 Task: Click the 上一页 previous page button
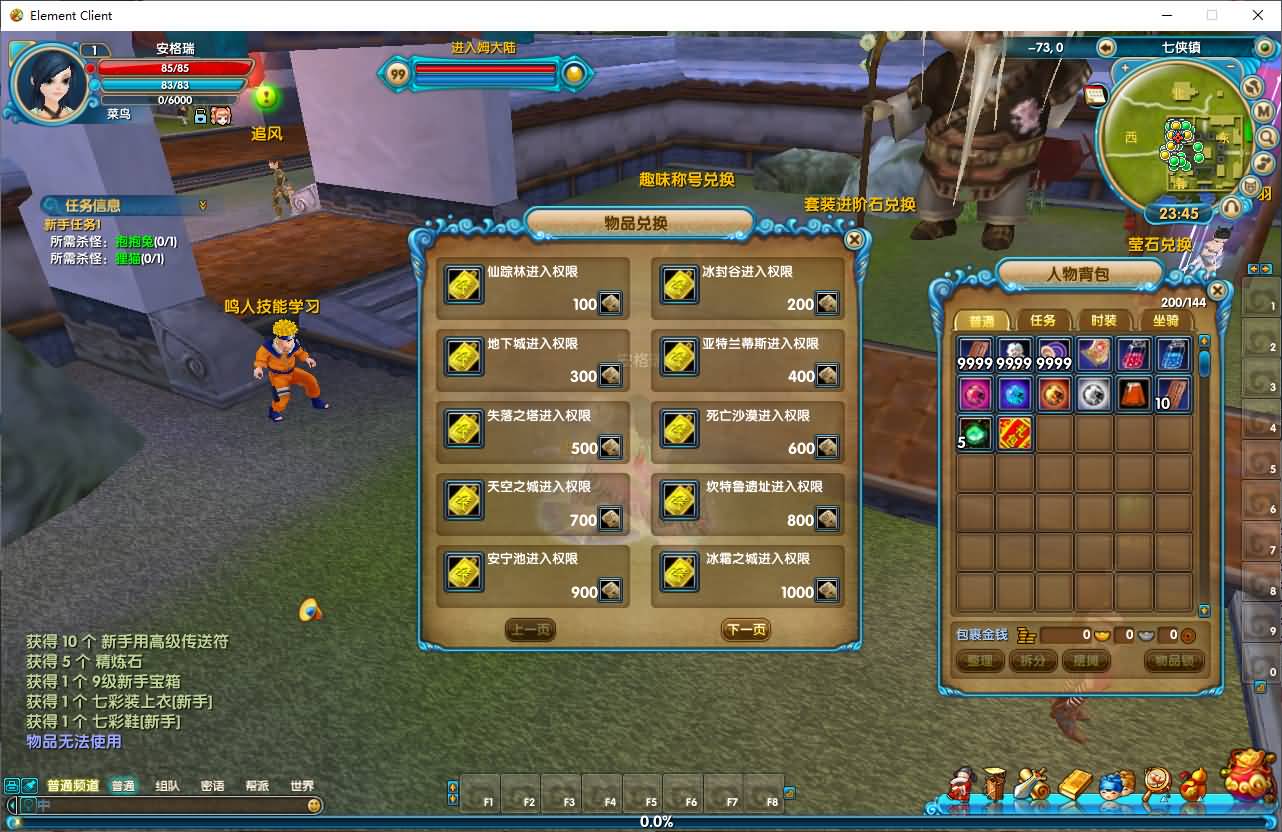click(530, 630)
